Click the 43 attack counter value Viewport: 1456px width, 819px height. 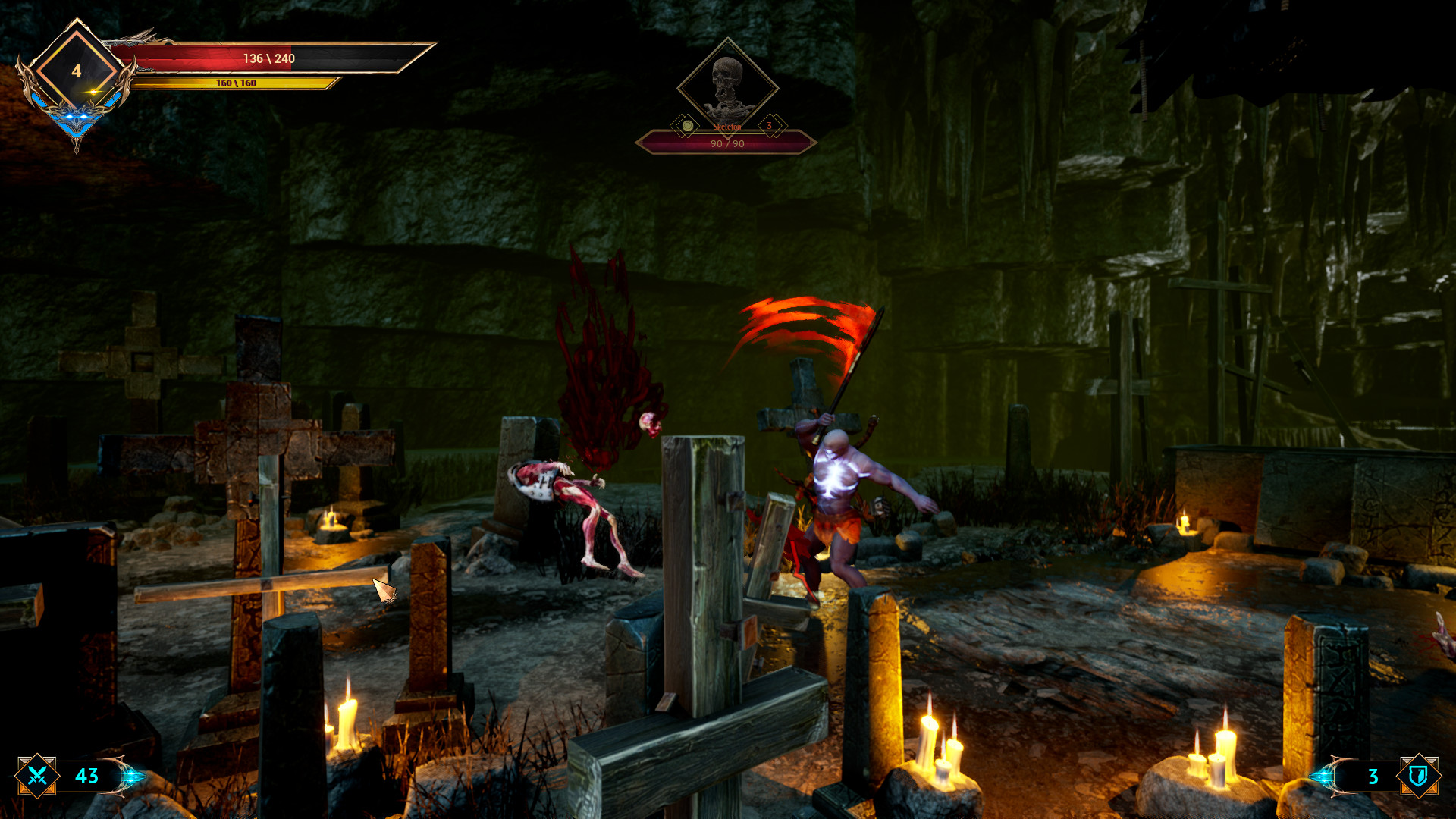pos(87,776)
